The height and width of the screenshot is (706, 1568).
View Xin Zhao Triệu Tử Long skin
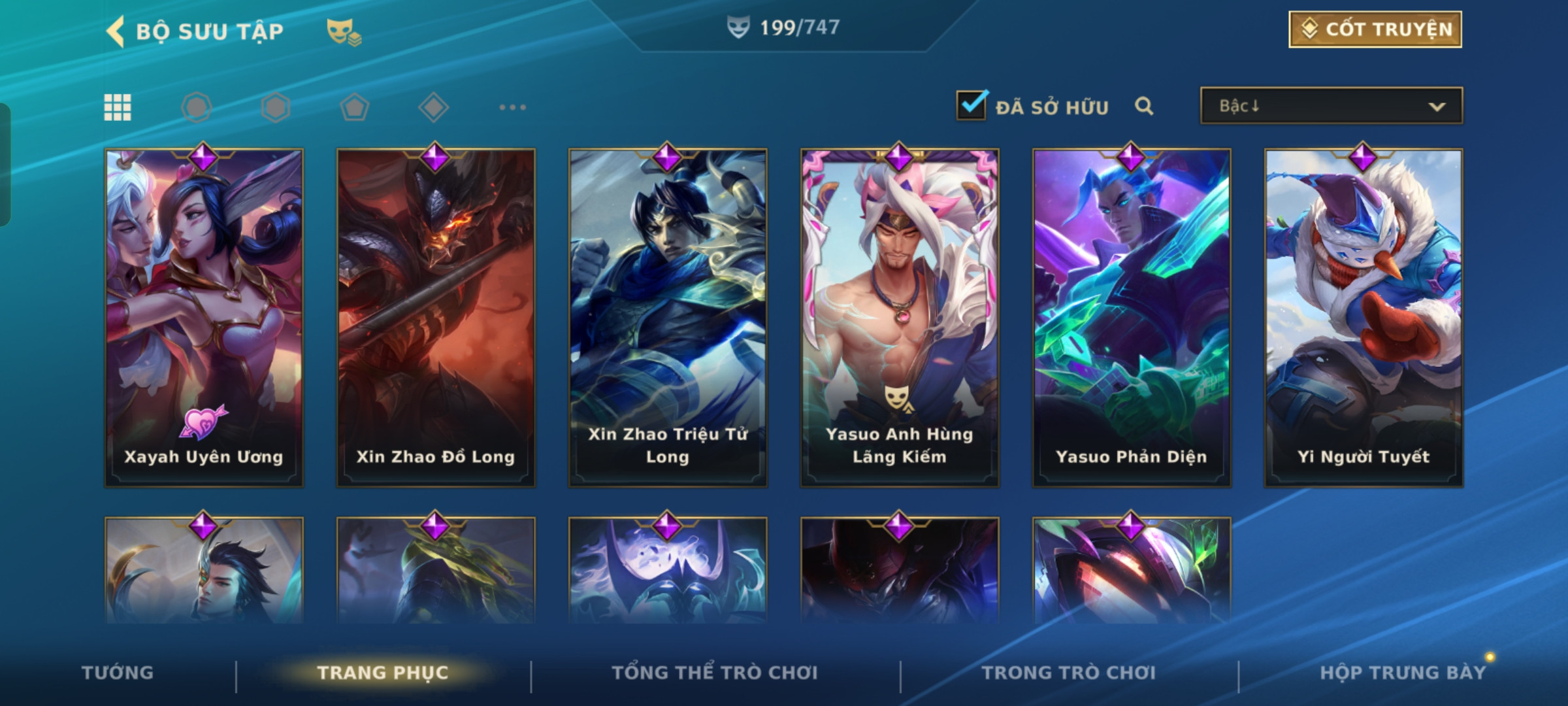click(x=668, y=318)
